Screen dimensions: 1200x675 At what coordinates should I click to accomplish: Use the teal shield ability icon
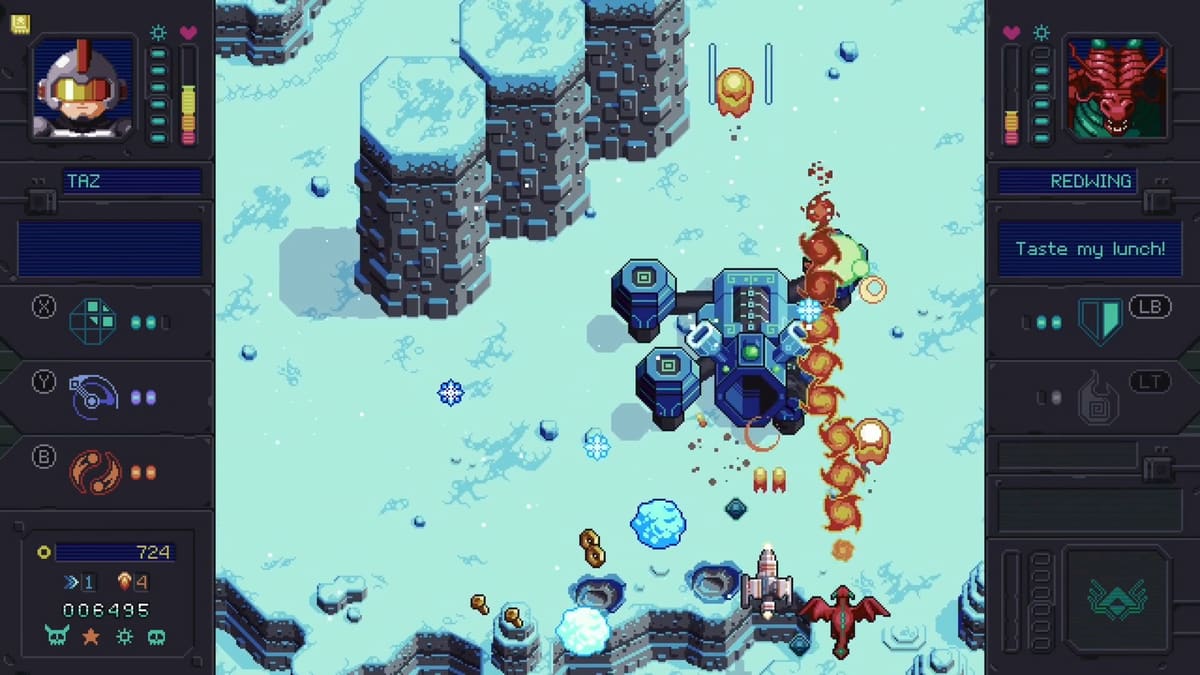click(x=1099, y=322)
